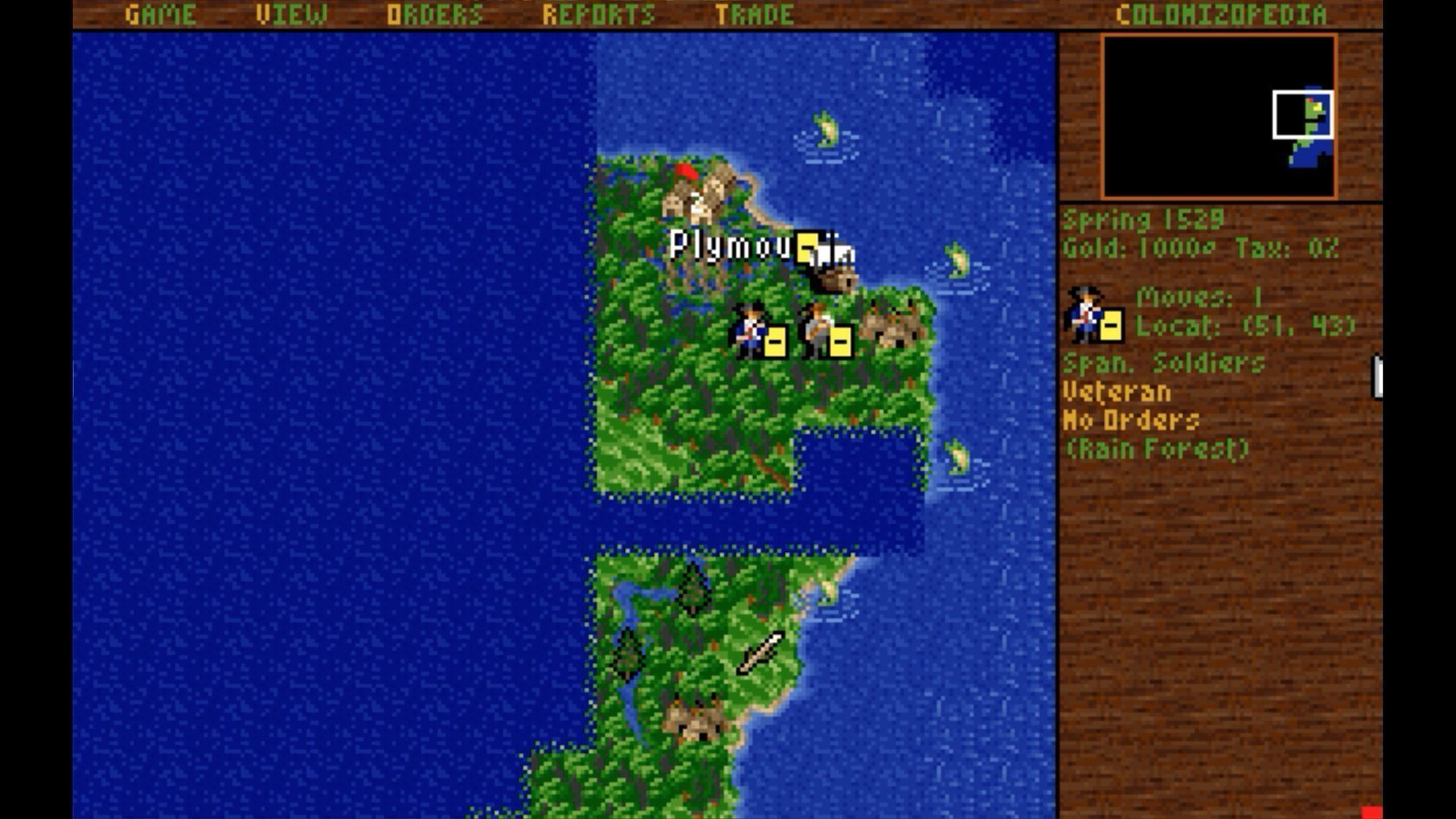This screenshot has height=819, width=1456.
Task: Click the native village east of the soldiers
Action: (x=893, y=325)
